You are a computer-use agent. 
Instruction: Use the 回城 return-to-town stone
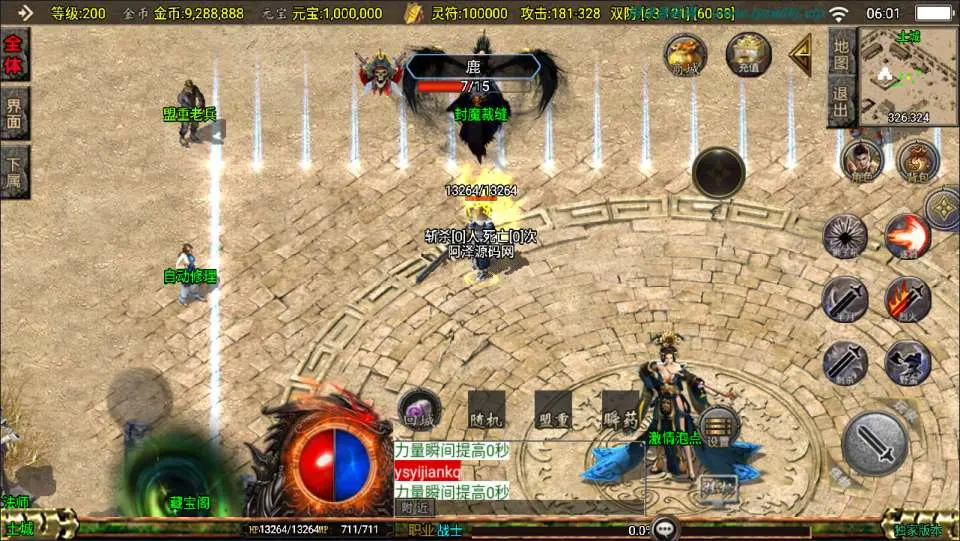[x=419, y=410]
